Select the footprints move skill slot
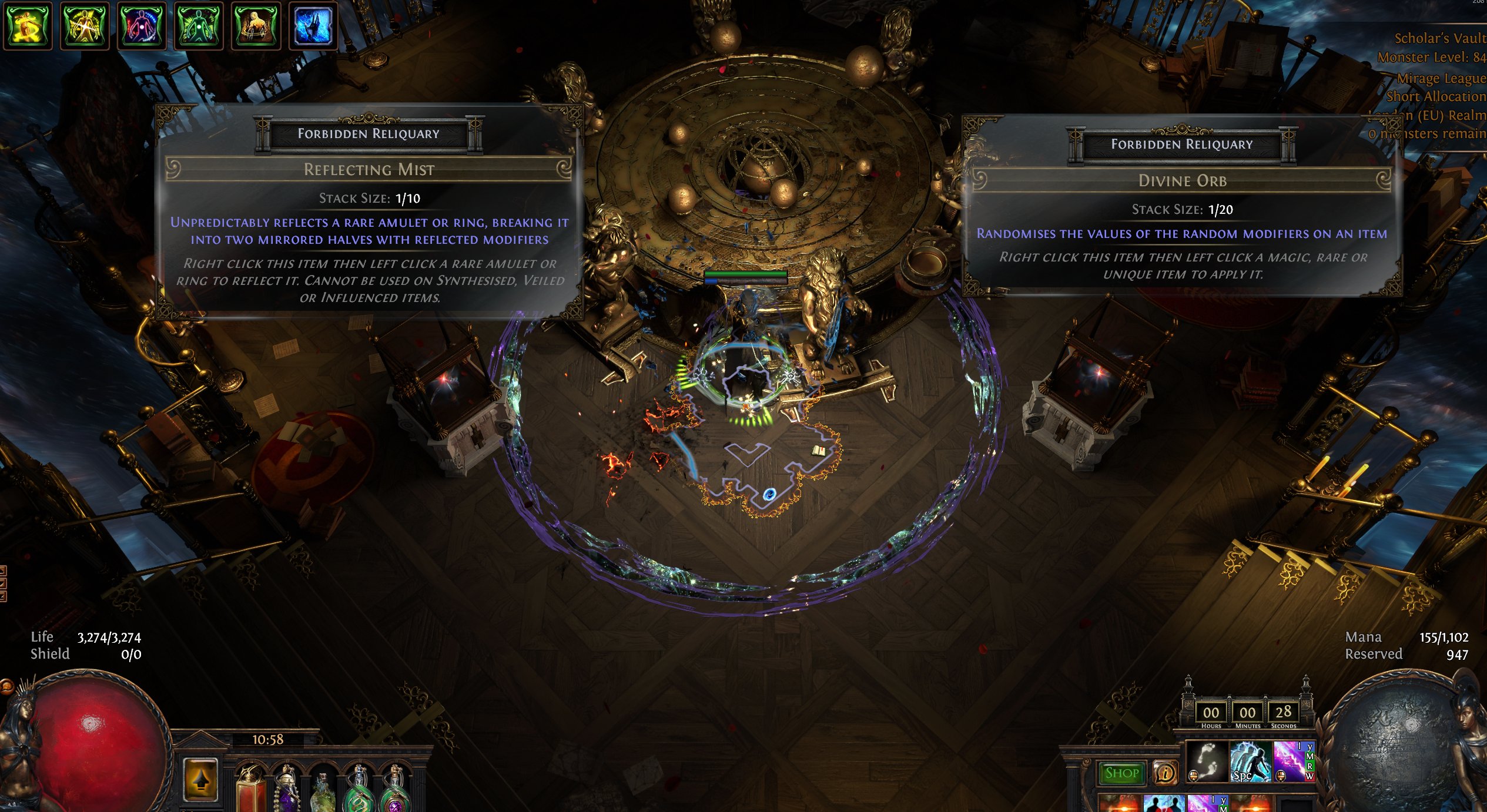 pos(1207,761)
